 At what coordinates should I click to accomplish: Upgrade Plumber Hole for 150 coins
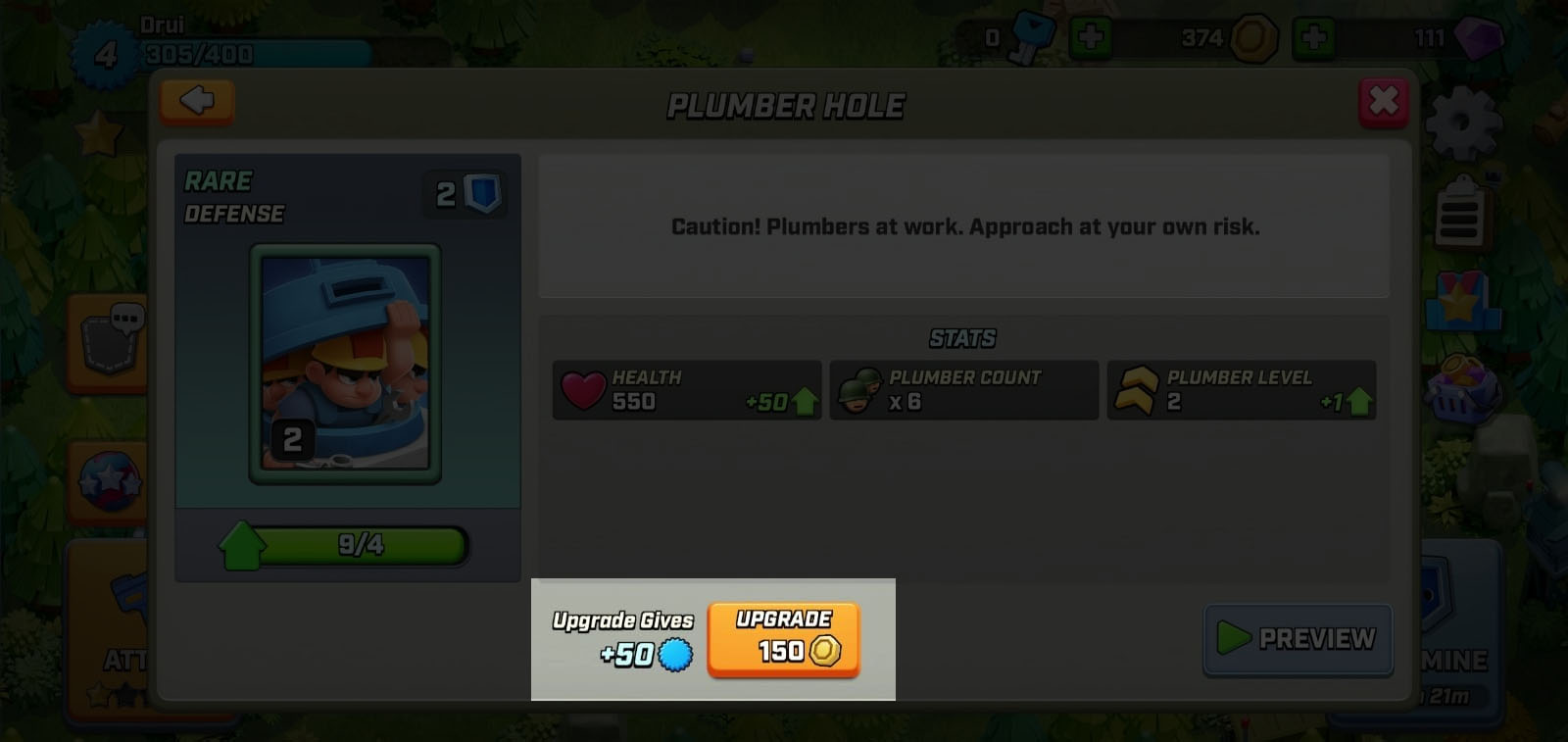point(783,639)
